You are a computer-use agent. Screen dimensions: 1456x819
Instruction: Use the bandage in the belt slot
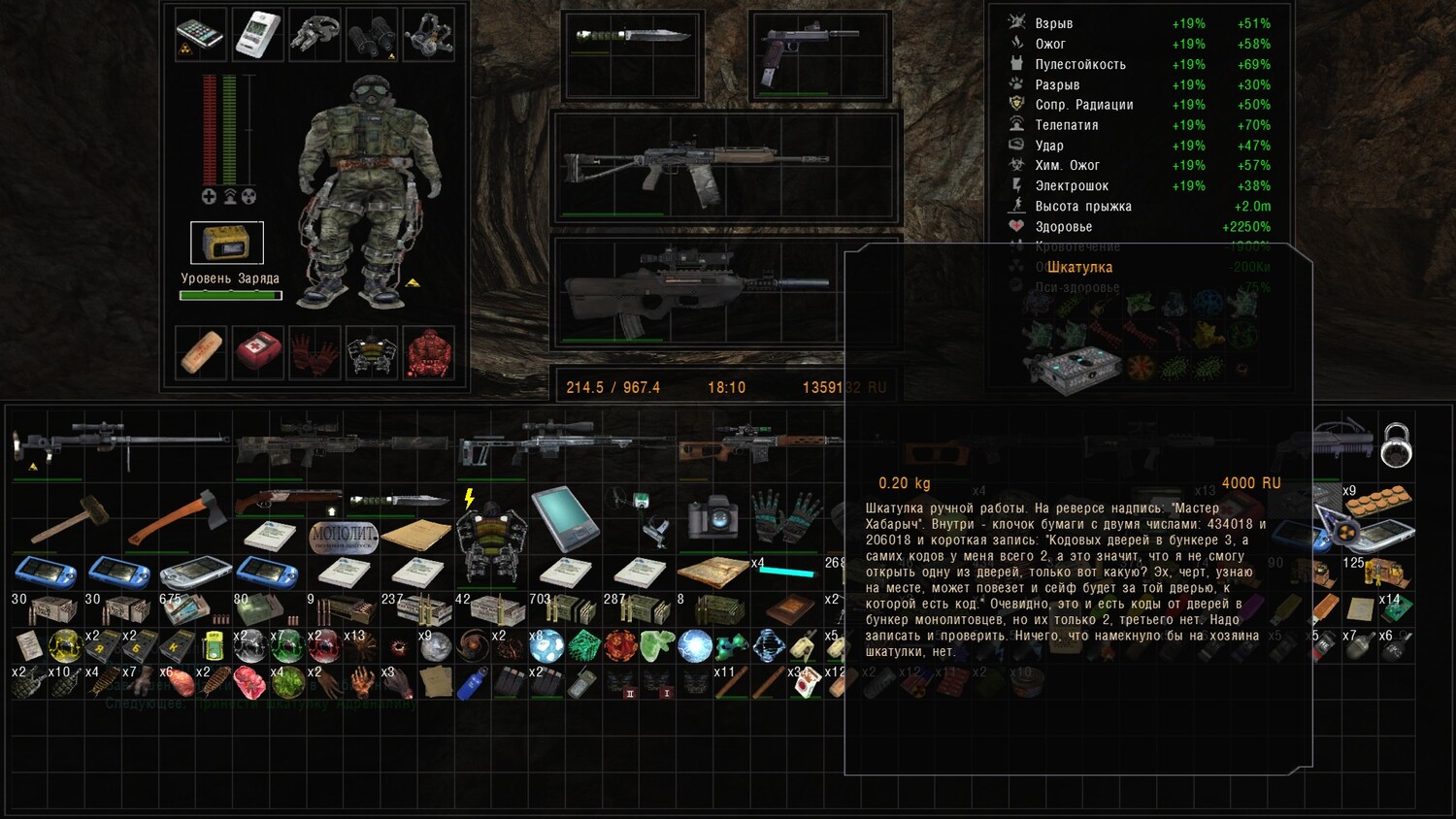click(201, 351)
